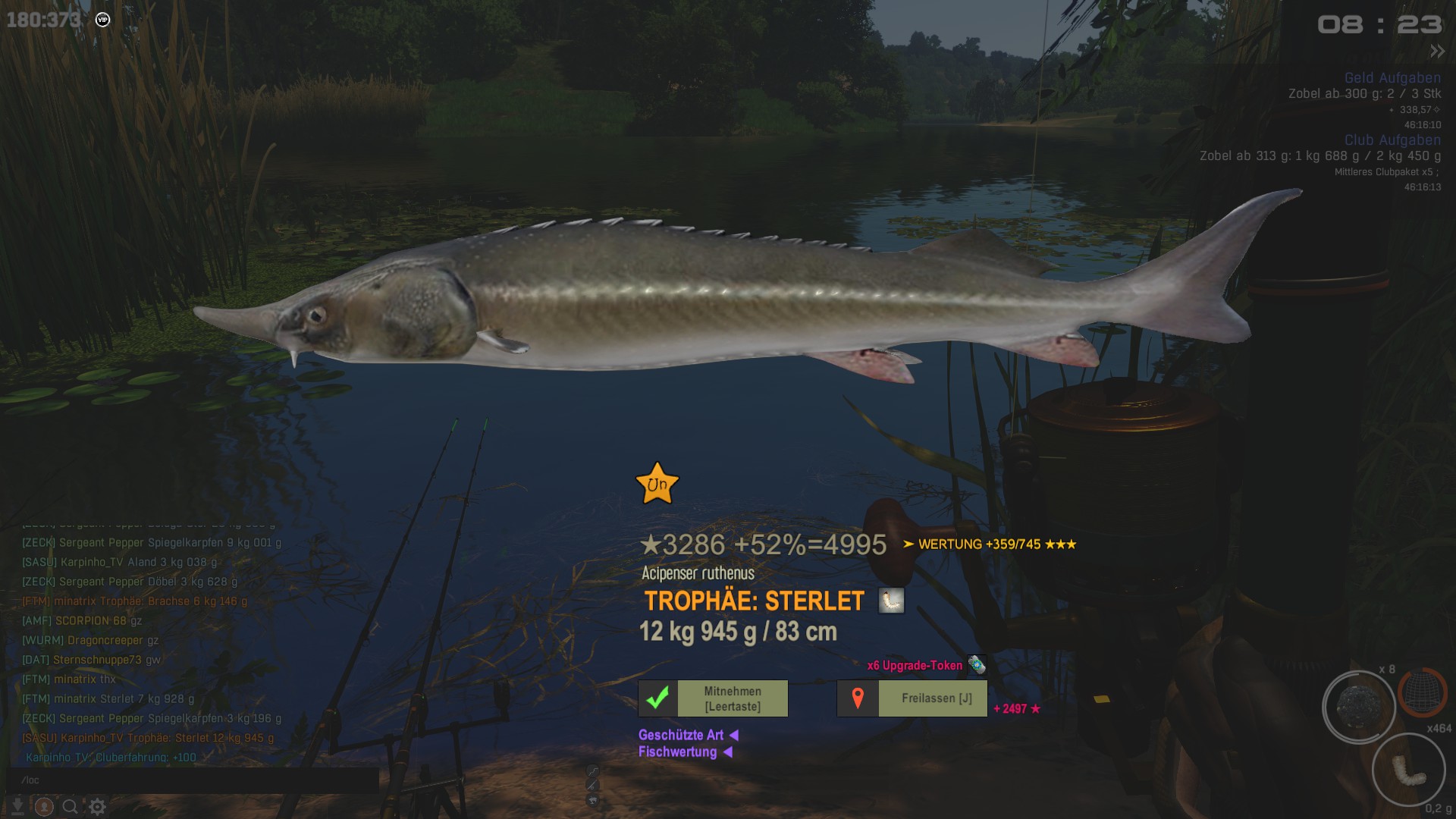Expand the Fischwertung details

[685, 752]
